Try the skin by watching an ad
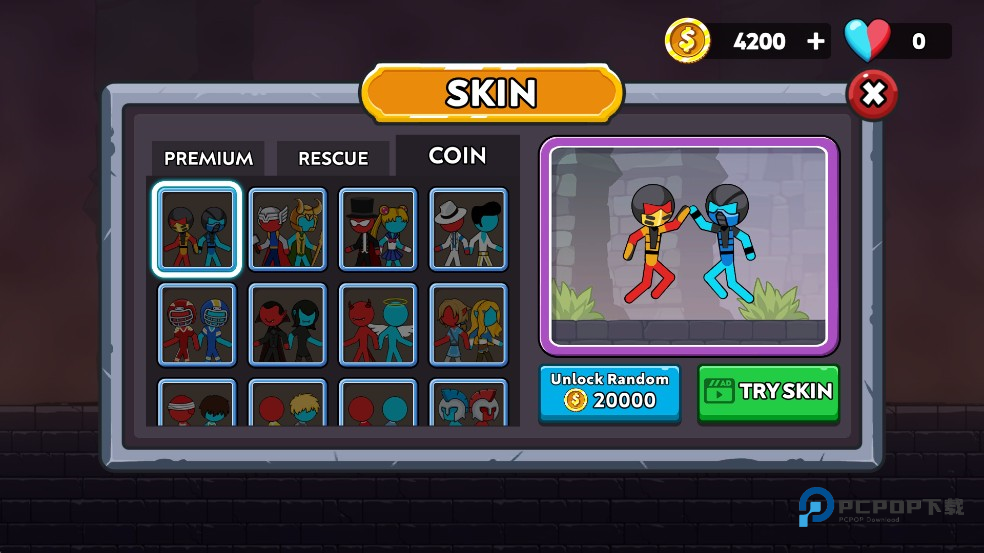This screenshot has width=984, height=553. [768, 392]
